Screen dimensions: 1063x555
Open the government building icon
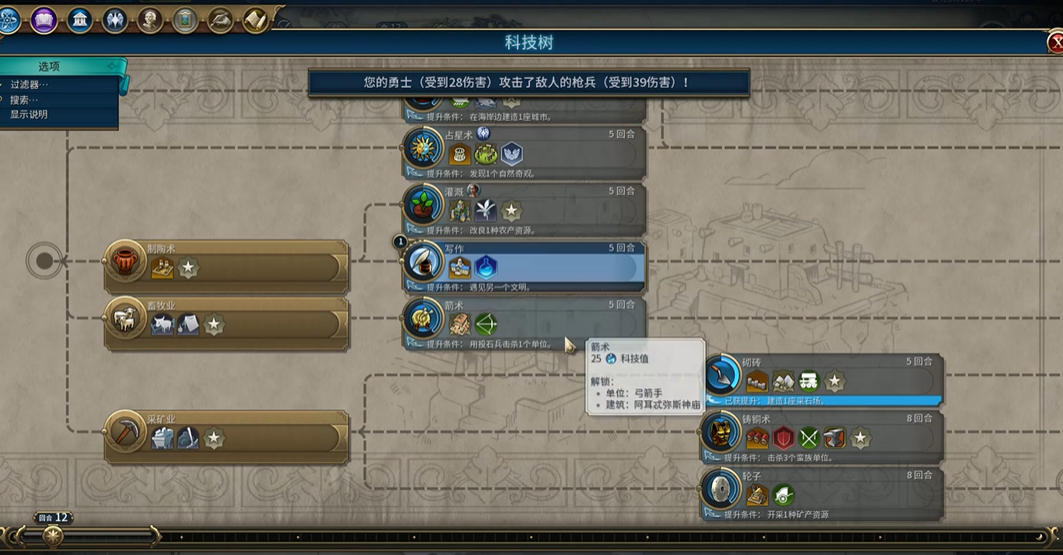[80, 19]
